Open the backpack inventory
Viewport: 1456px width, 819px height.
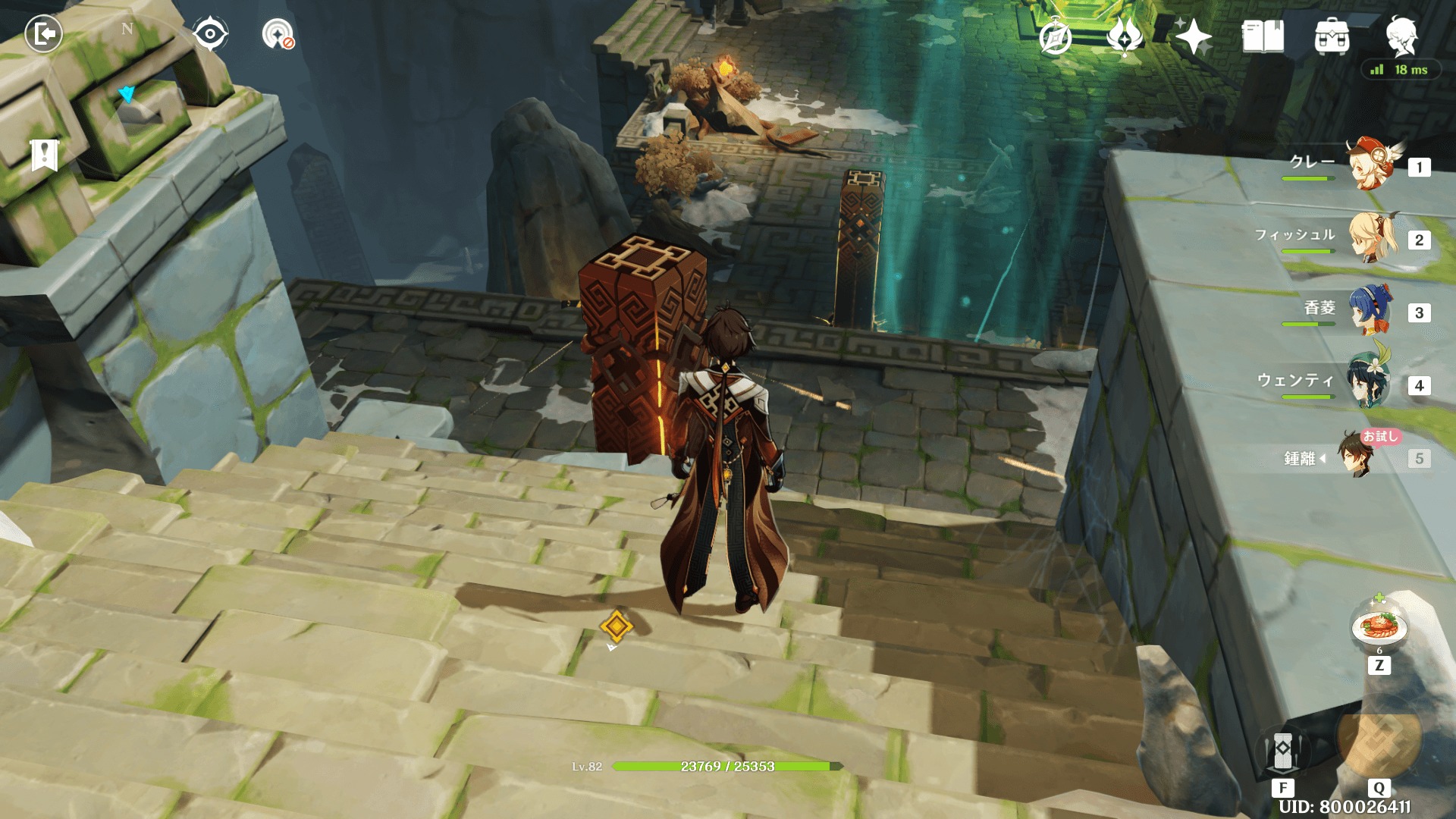(x=1332, y=36)
